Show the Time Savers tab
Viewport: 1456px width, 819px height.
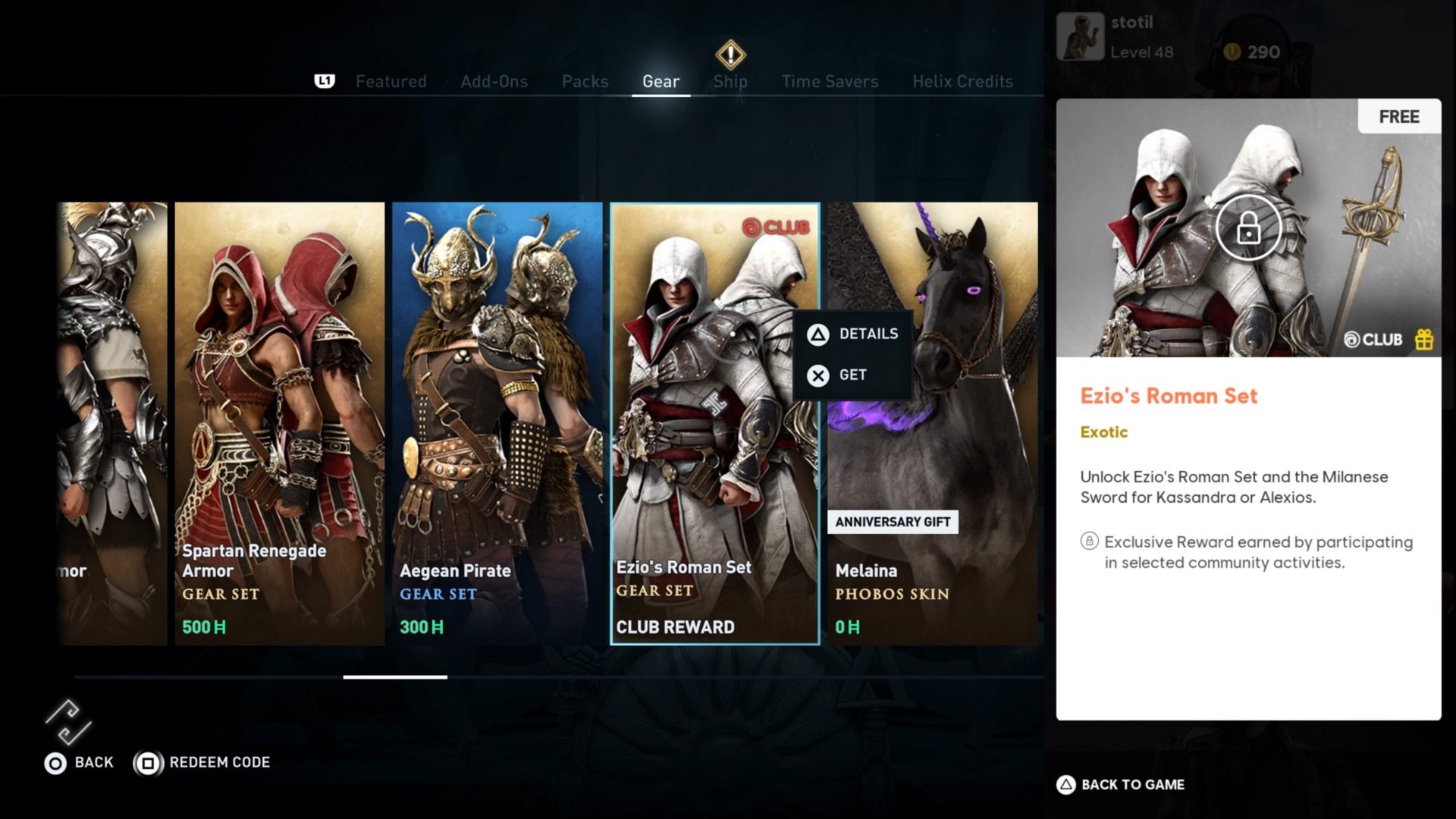pyautogui.click(x=830, y=81)
